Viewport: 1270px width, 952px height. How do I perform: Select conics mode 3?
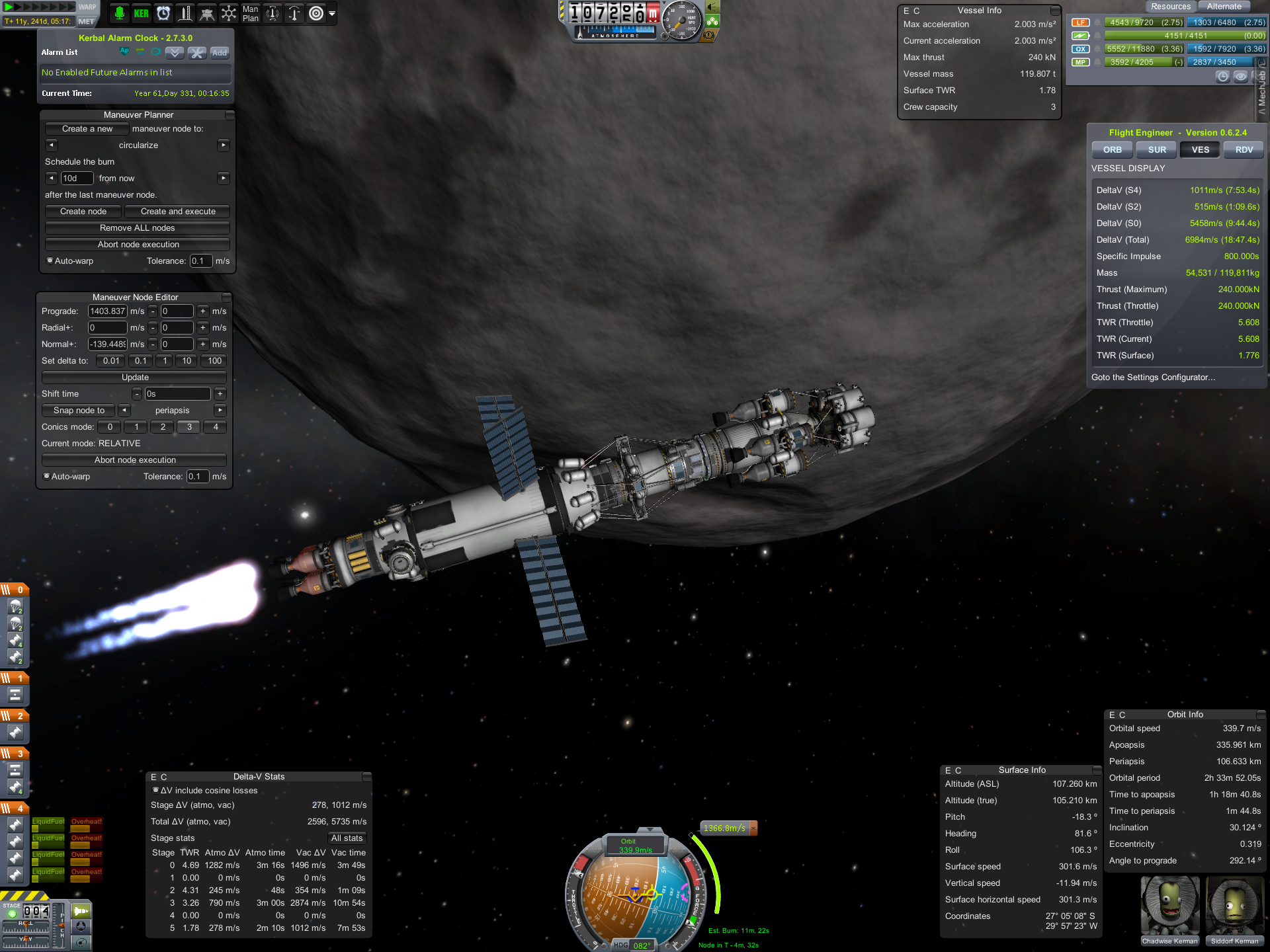(x=189, y=427)
